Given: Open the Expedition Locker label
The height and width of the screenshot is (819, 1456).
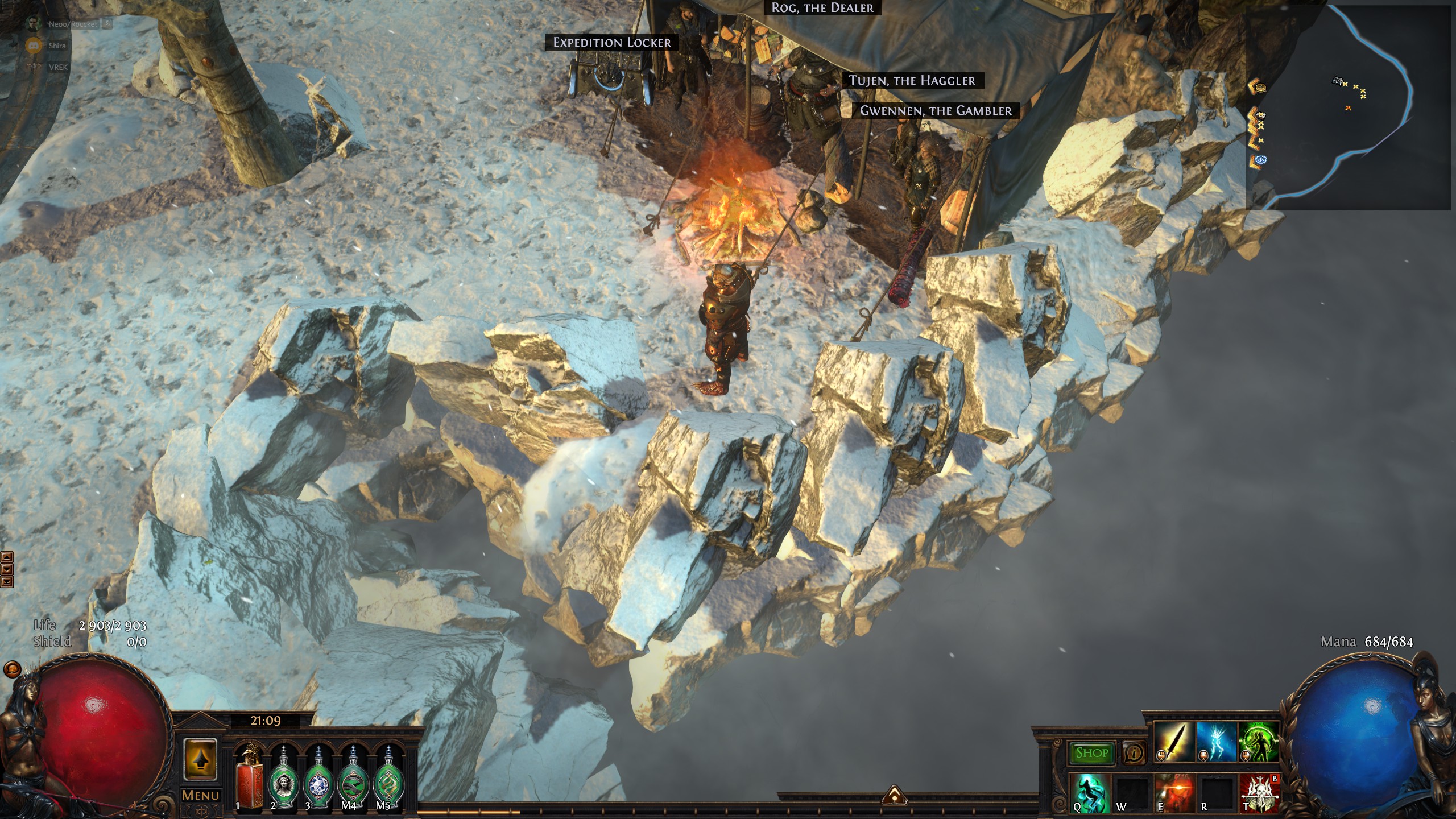Looking at the screenshot, I should (611, 42).
